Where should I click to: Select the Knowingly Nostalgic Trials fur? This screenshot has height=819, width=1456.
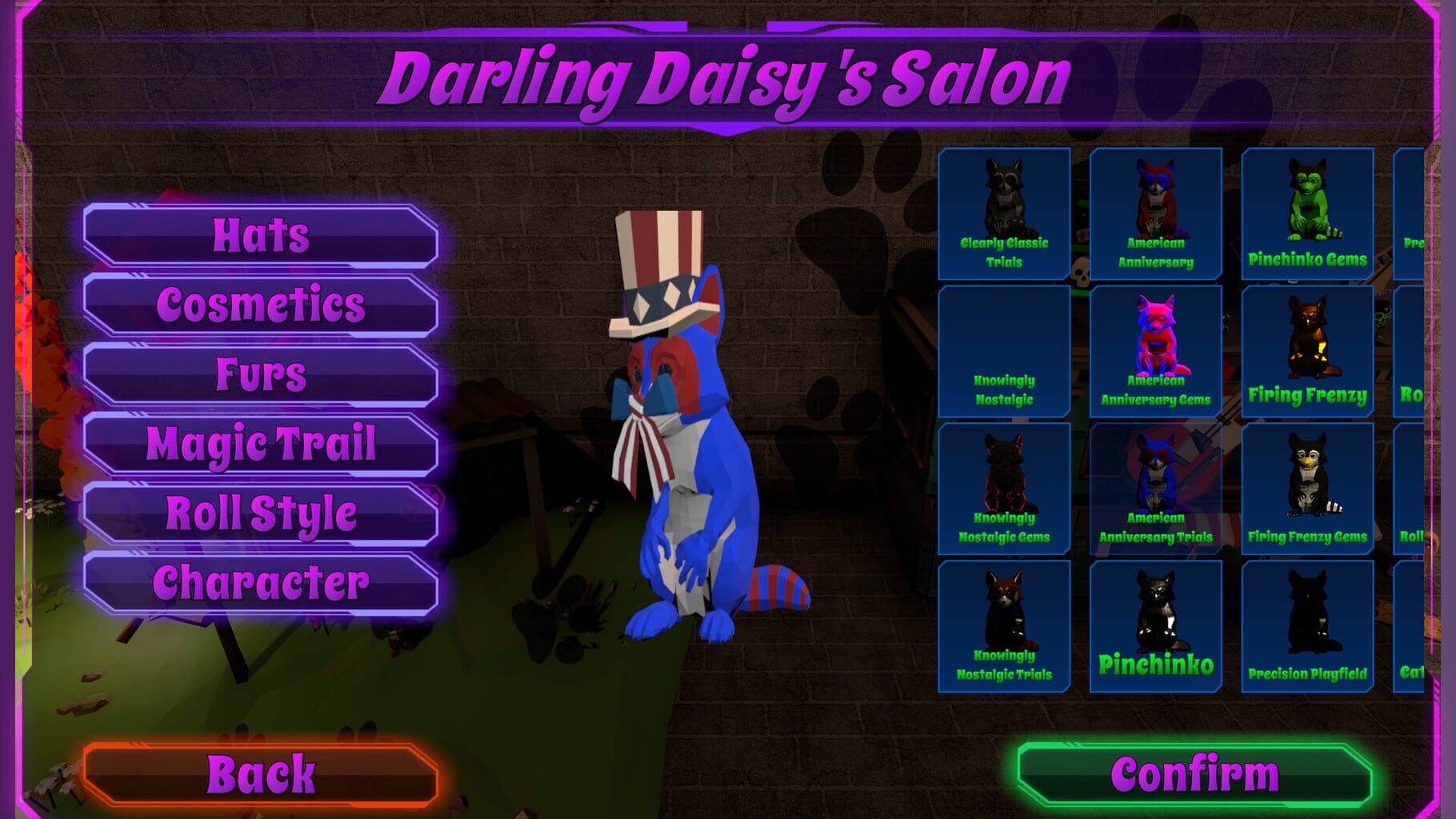point(1003,628)
